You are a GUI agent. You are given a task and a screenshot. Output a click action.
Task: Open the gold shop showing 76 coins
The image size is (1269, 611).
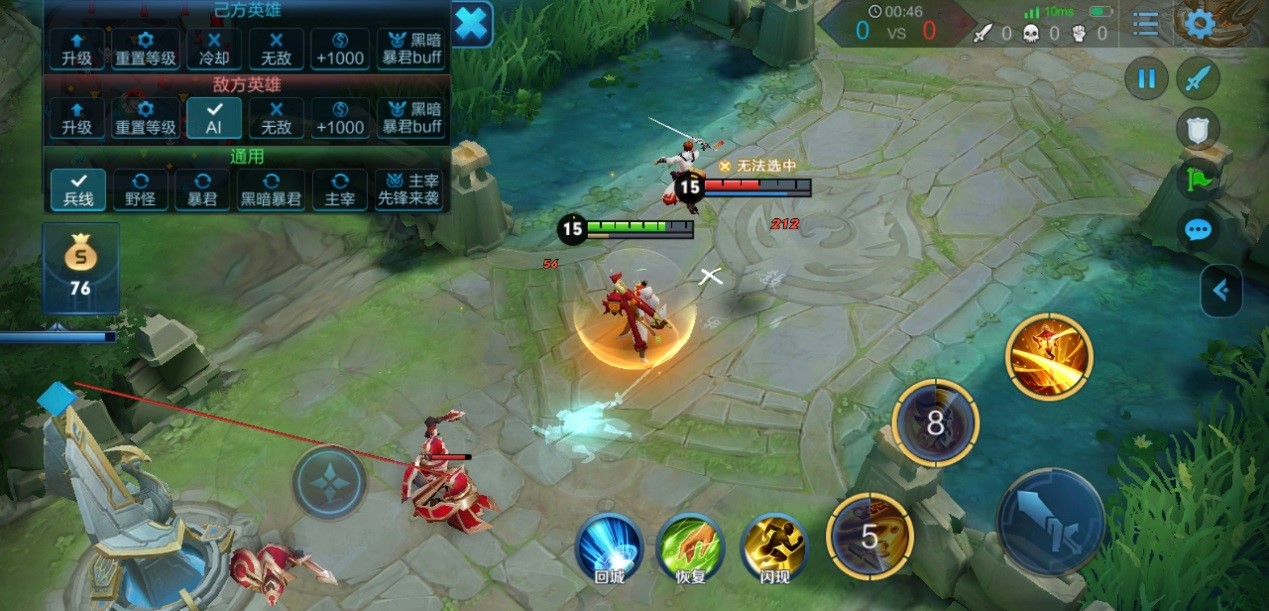pyautogui.click(x=80, y=267)
